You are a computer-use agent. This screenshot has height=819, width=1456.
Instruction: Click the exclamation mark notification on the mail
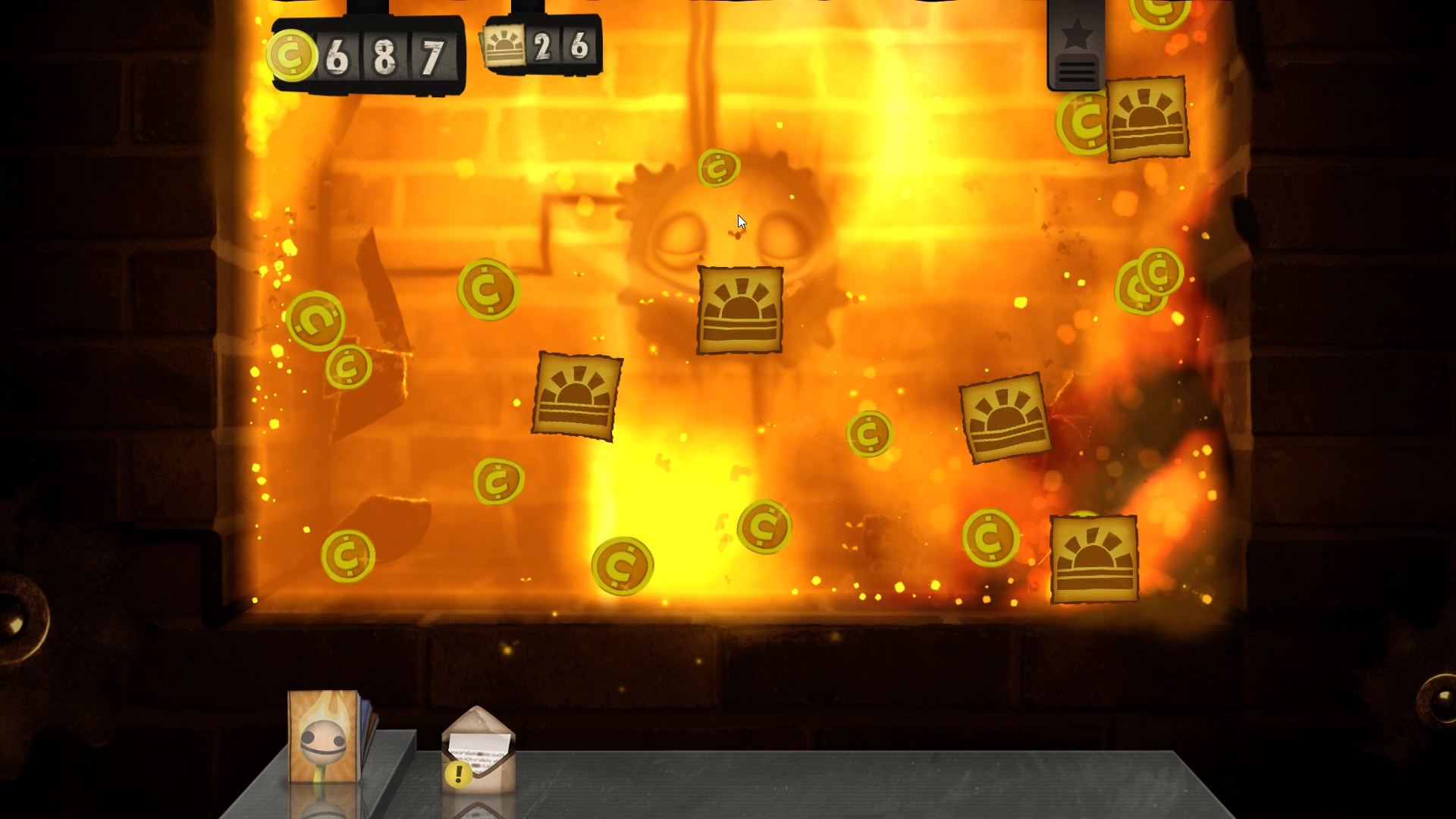pyautogui.click(x=457, y=775)
